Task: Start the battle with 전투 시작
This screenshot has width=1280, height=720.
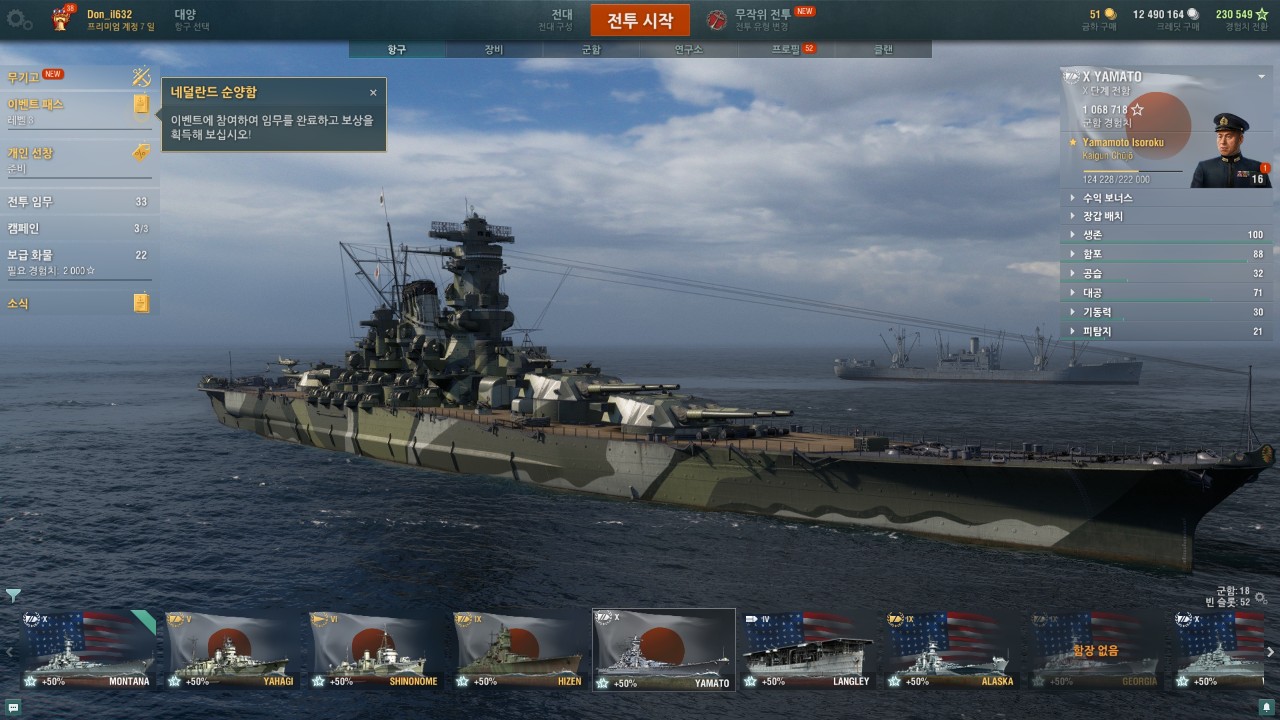Action: 640,20
